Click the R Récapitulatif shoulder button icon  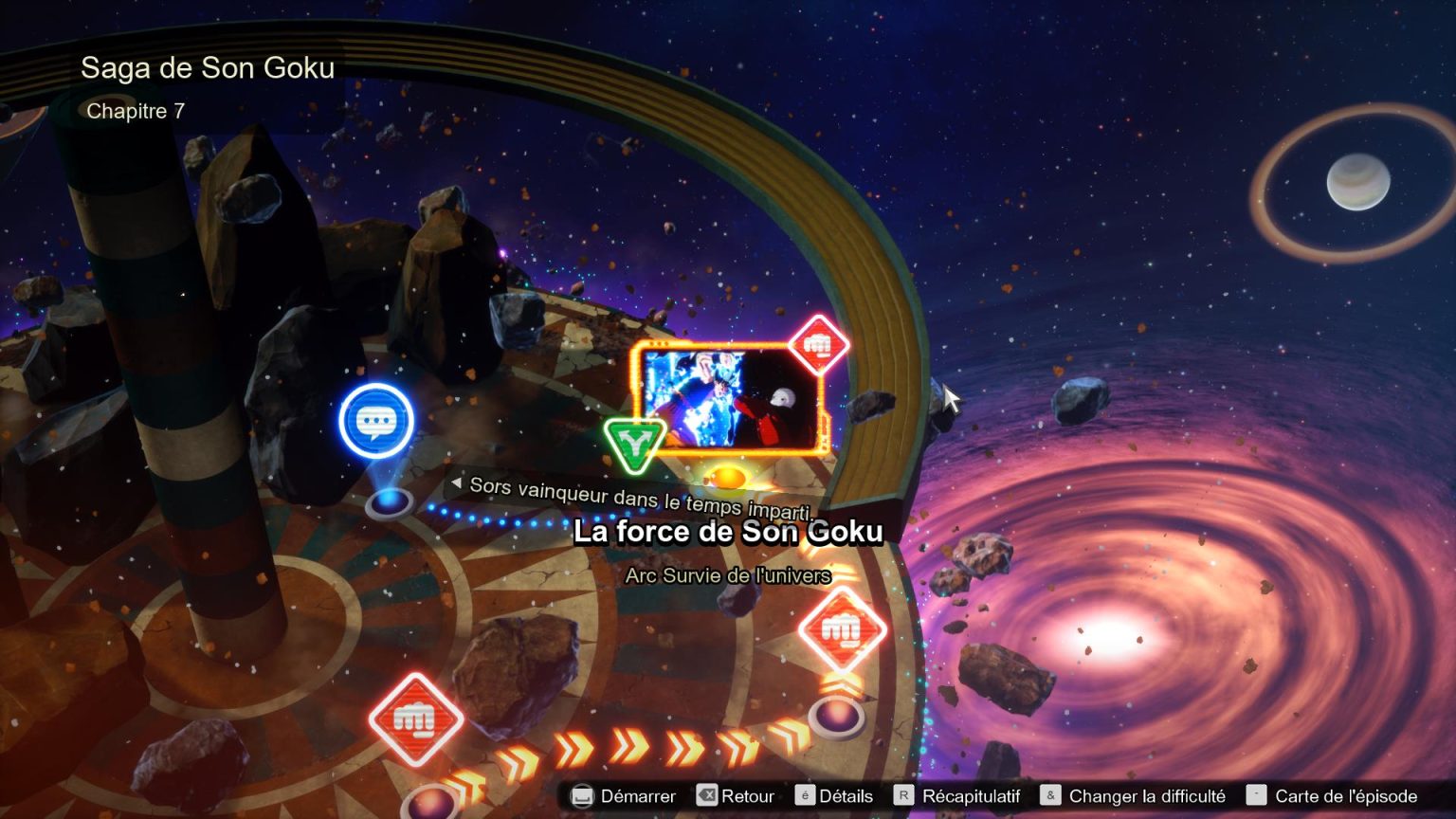[905, 796]
